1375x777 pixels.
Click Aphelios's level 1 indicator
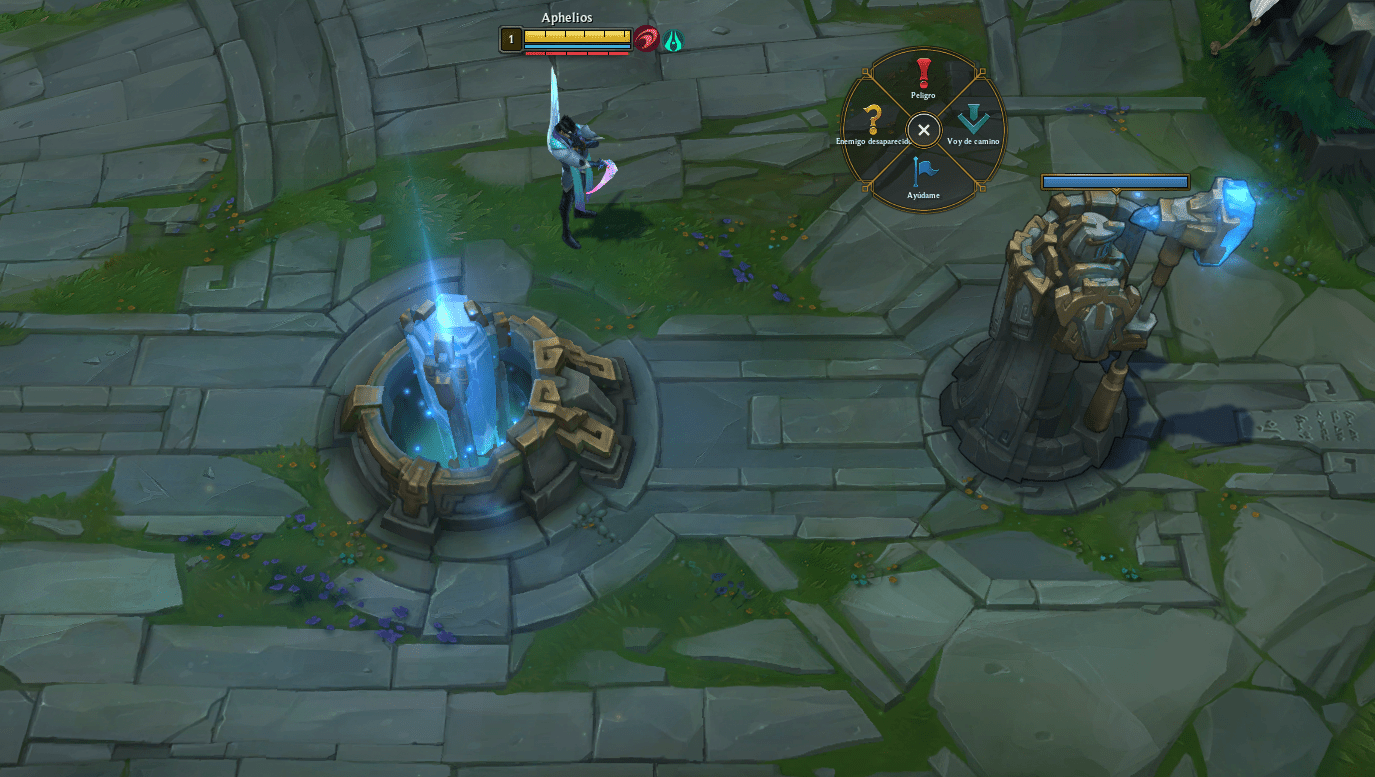pyautogui.click(x=510, y=38)
